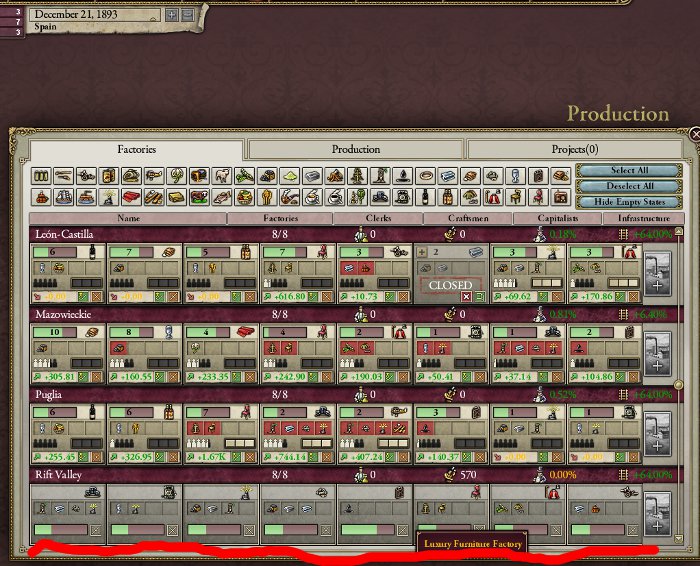This screenshot has height=566, width=700.
Task: Open the Projects(0) tab
Action: click(574, 149)
